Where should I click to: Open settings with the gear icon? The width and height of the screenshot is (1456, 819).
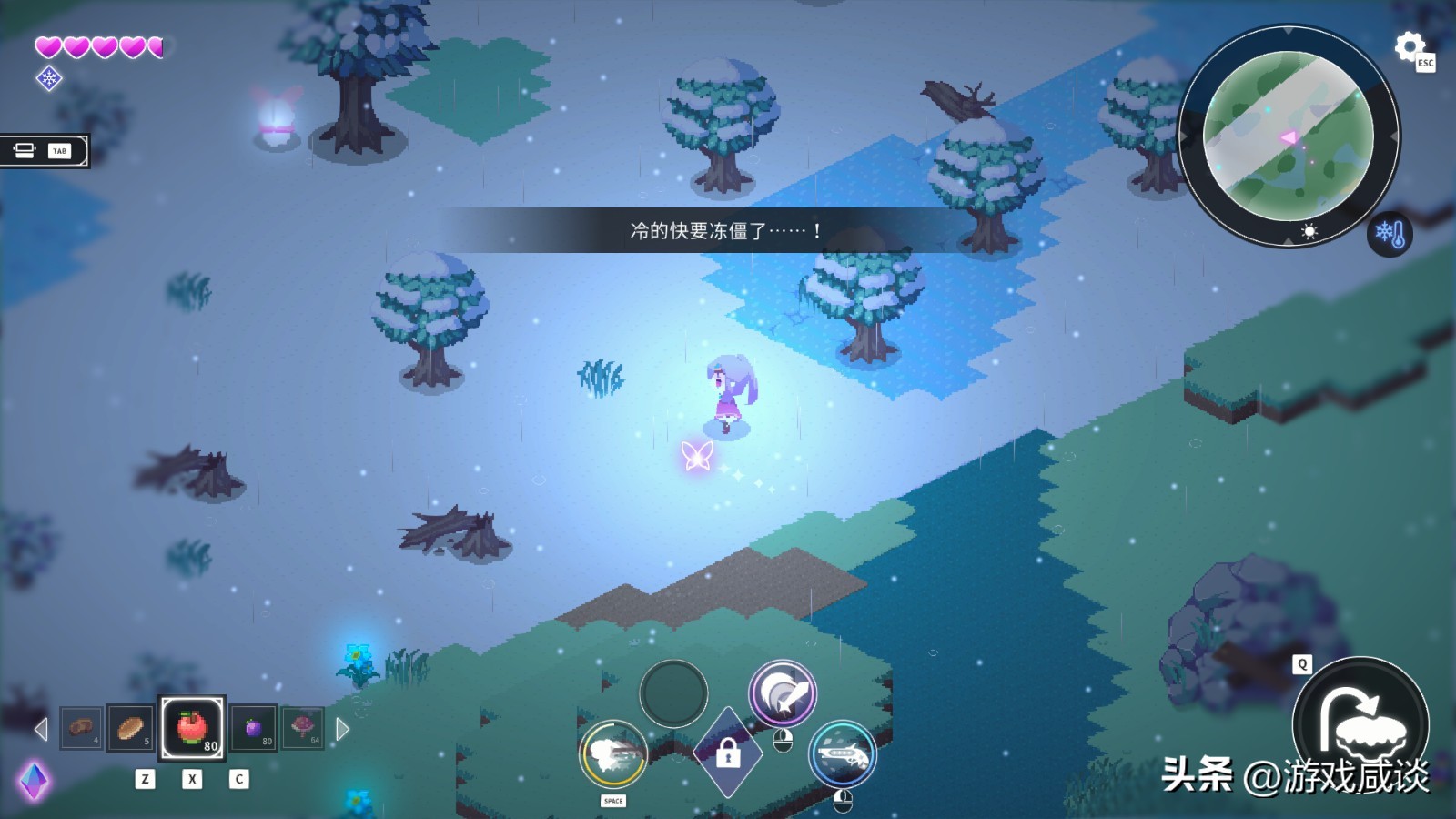[1409, 46]
